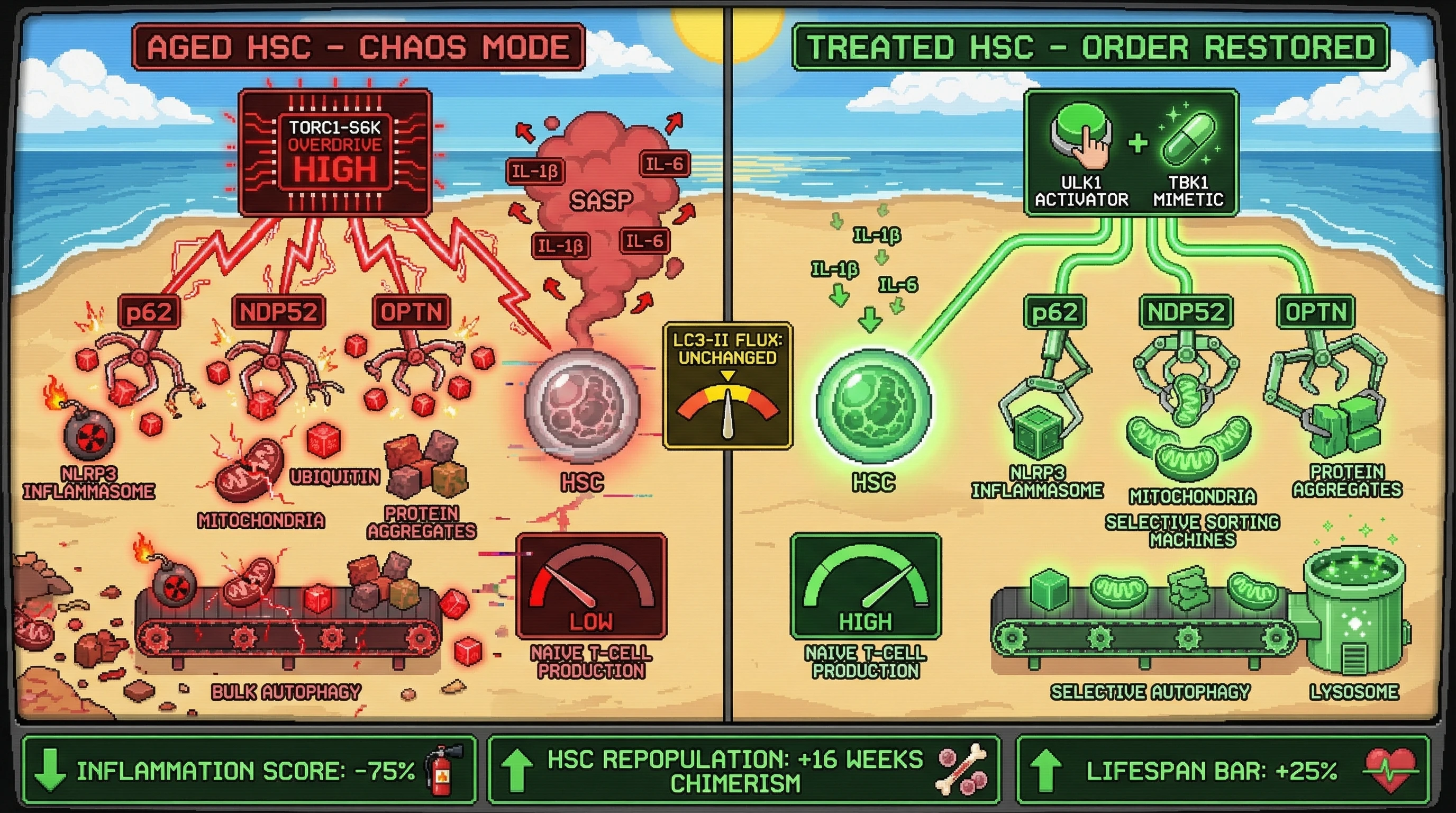Click the fire extinguisher icon

point(444,770)
